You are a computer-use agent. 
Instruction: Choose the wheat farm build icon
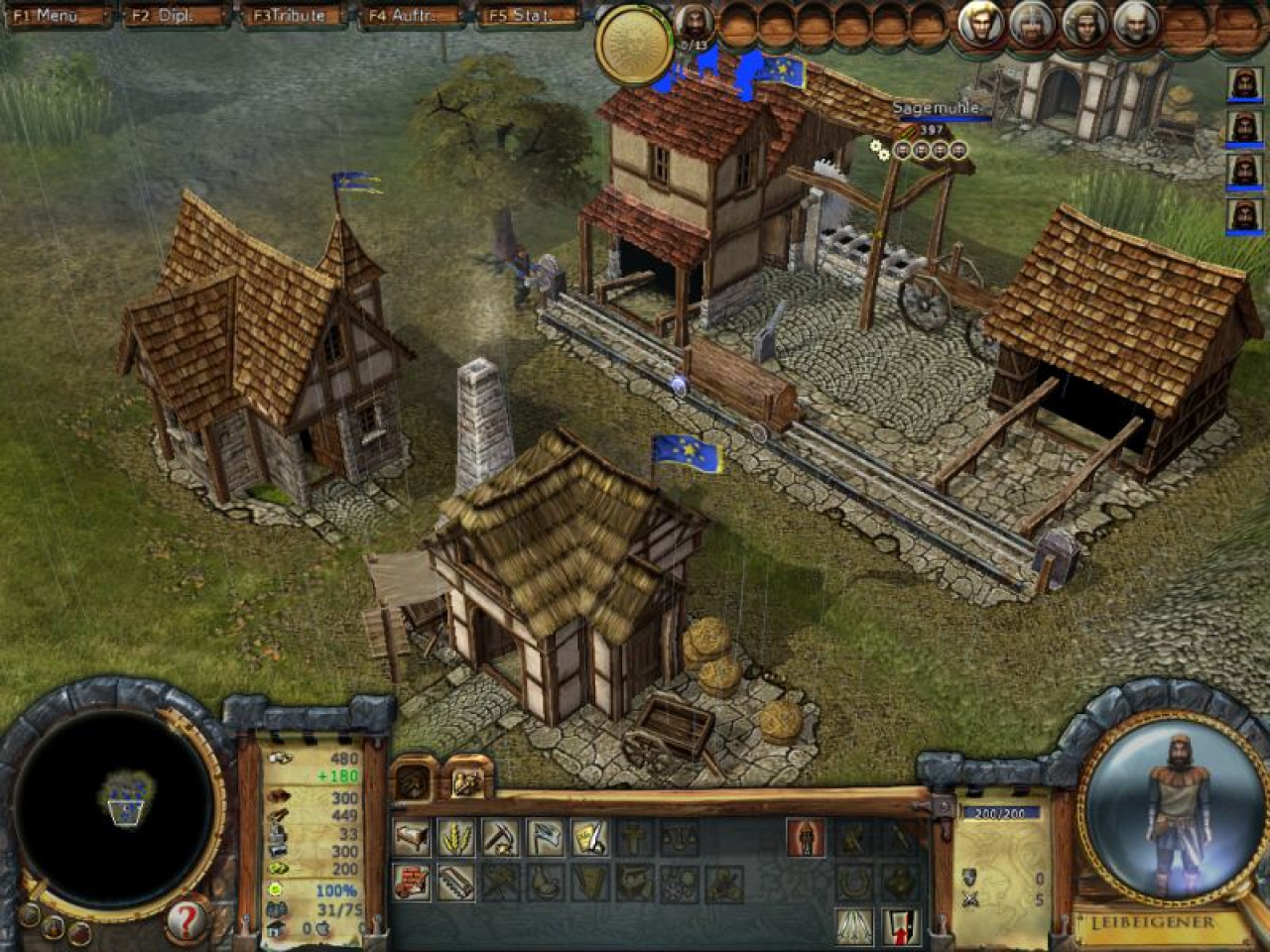[x=456, y=838]
